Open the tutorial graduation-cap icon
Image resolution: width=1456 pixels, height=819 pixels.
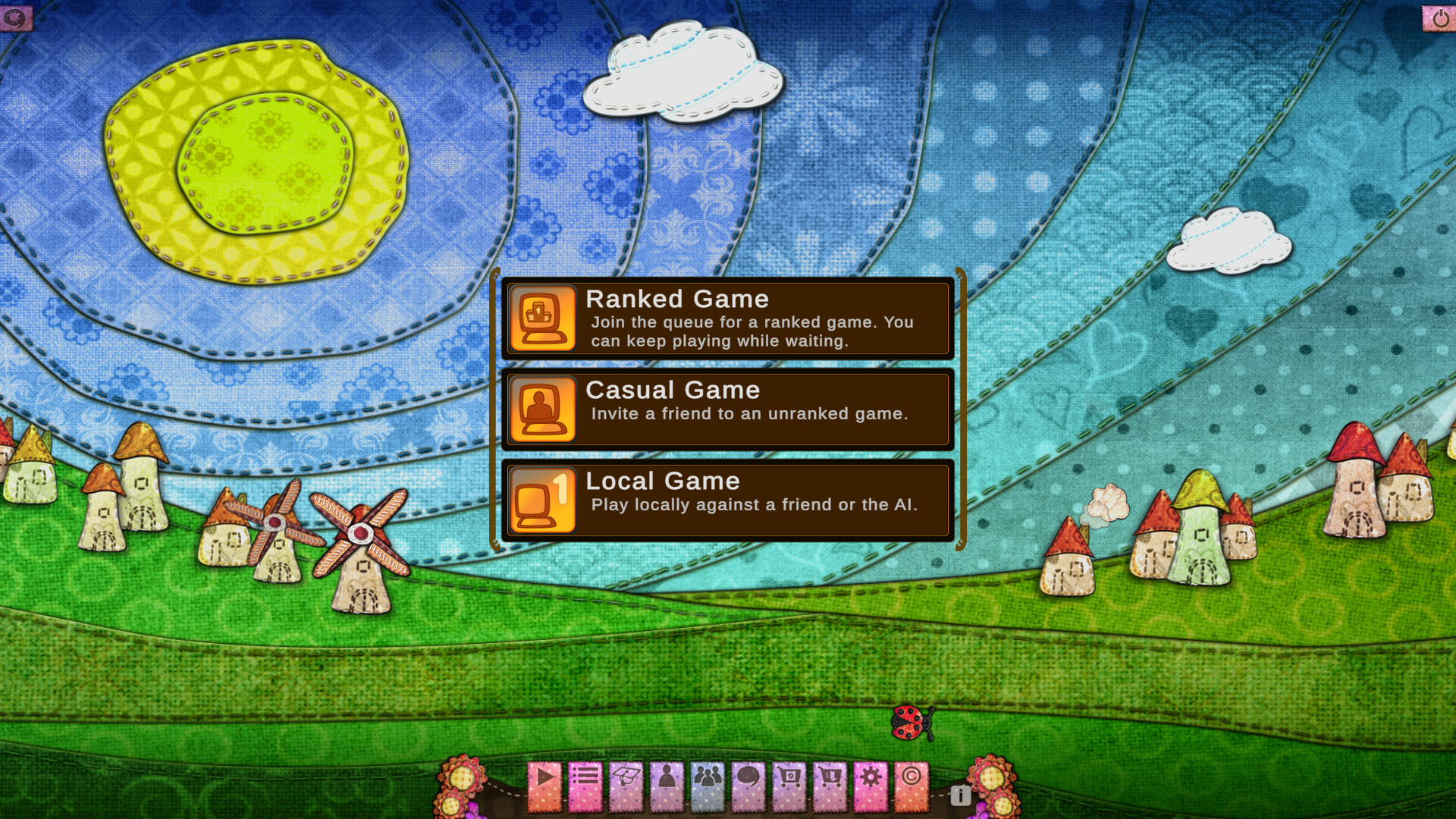626,785
